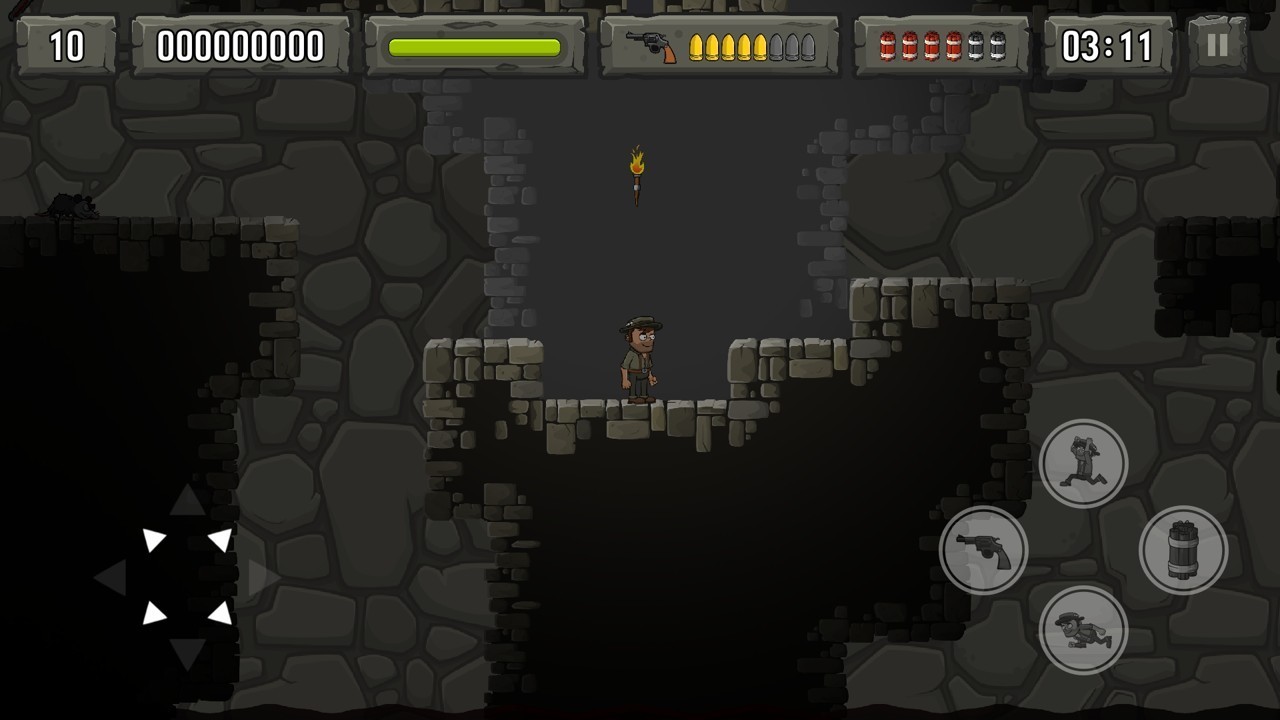Tap the d-pad right arrow
The image size is (1280, 720).
(264, 577)
